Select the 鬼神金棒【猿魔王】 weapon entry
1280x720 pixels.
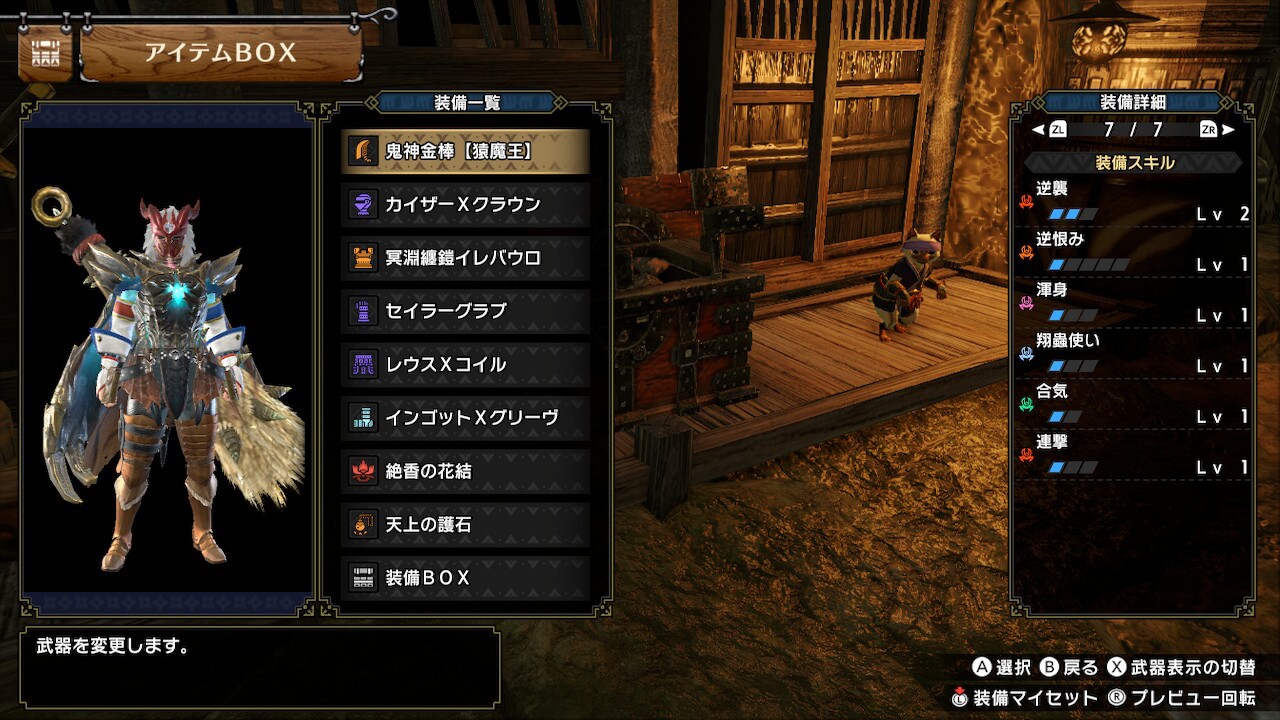(465, 151)
